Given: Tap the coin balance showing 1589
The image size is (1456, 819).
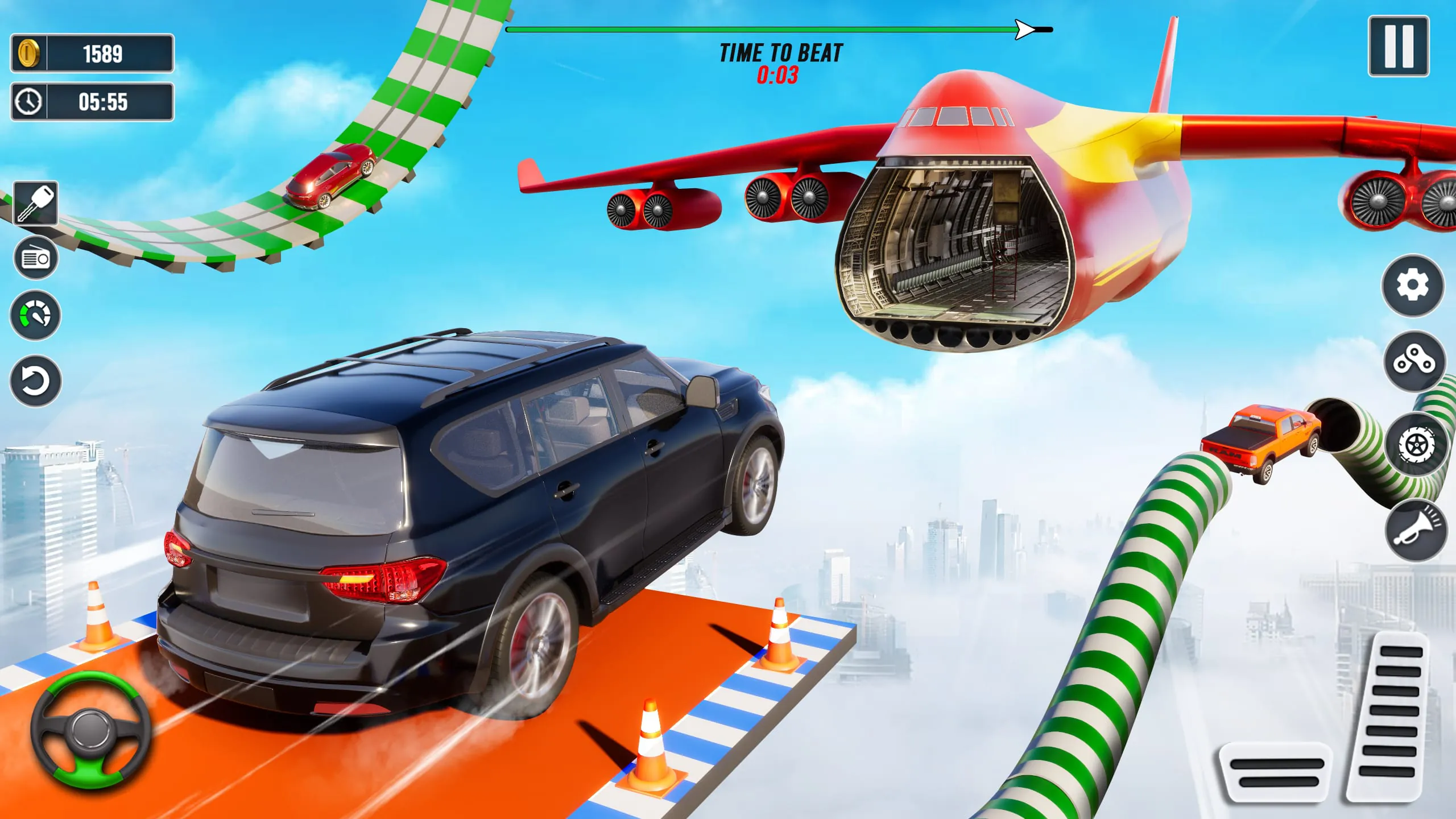Looking at the screenshot, I should [x=91, y=53].
